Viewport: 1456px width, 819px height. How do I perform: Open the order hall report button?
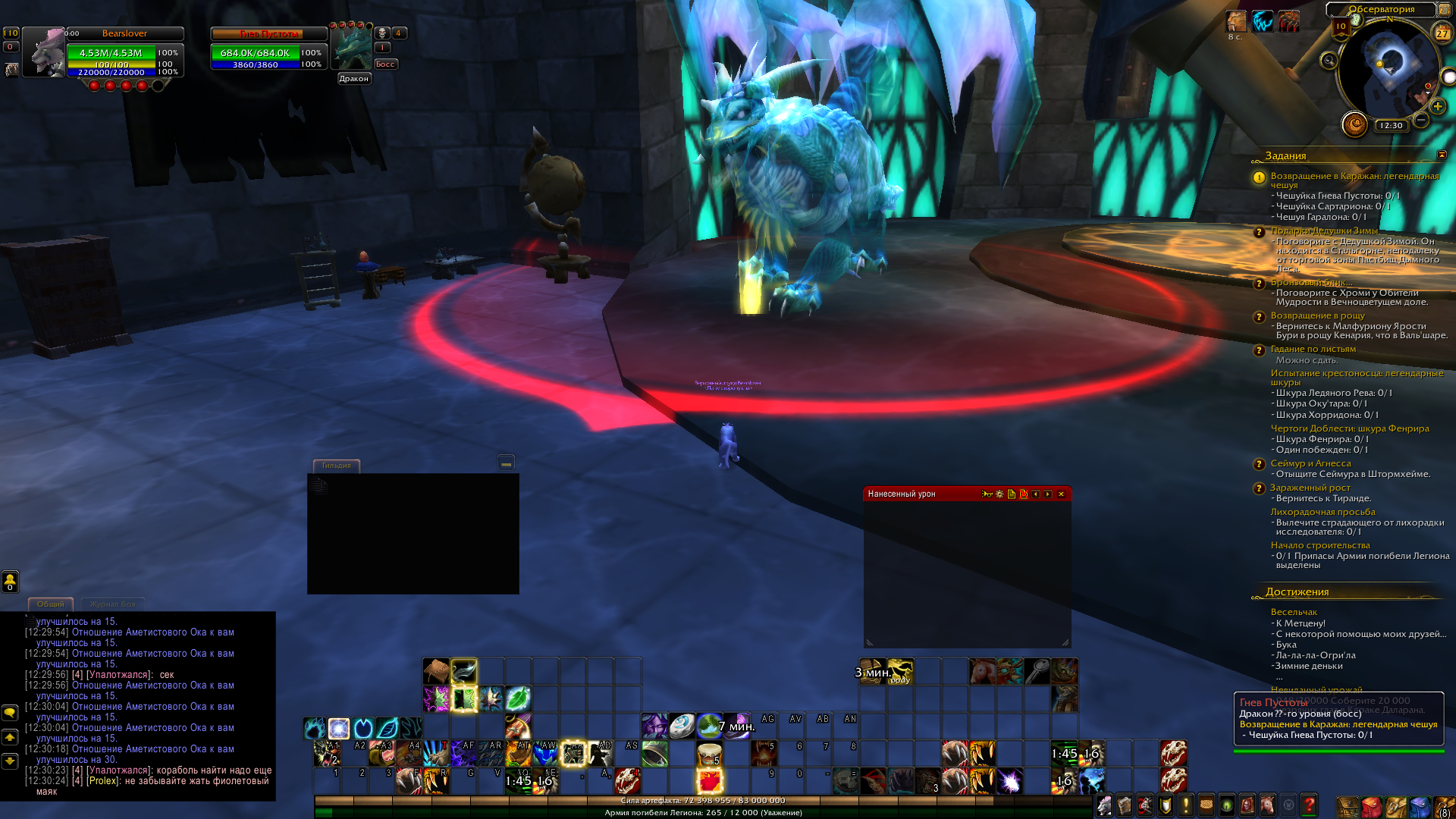1354,124
